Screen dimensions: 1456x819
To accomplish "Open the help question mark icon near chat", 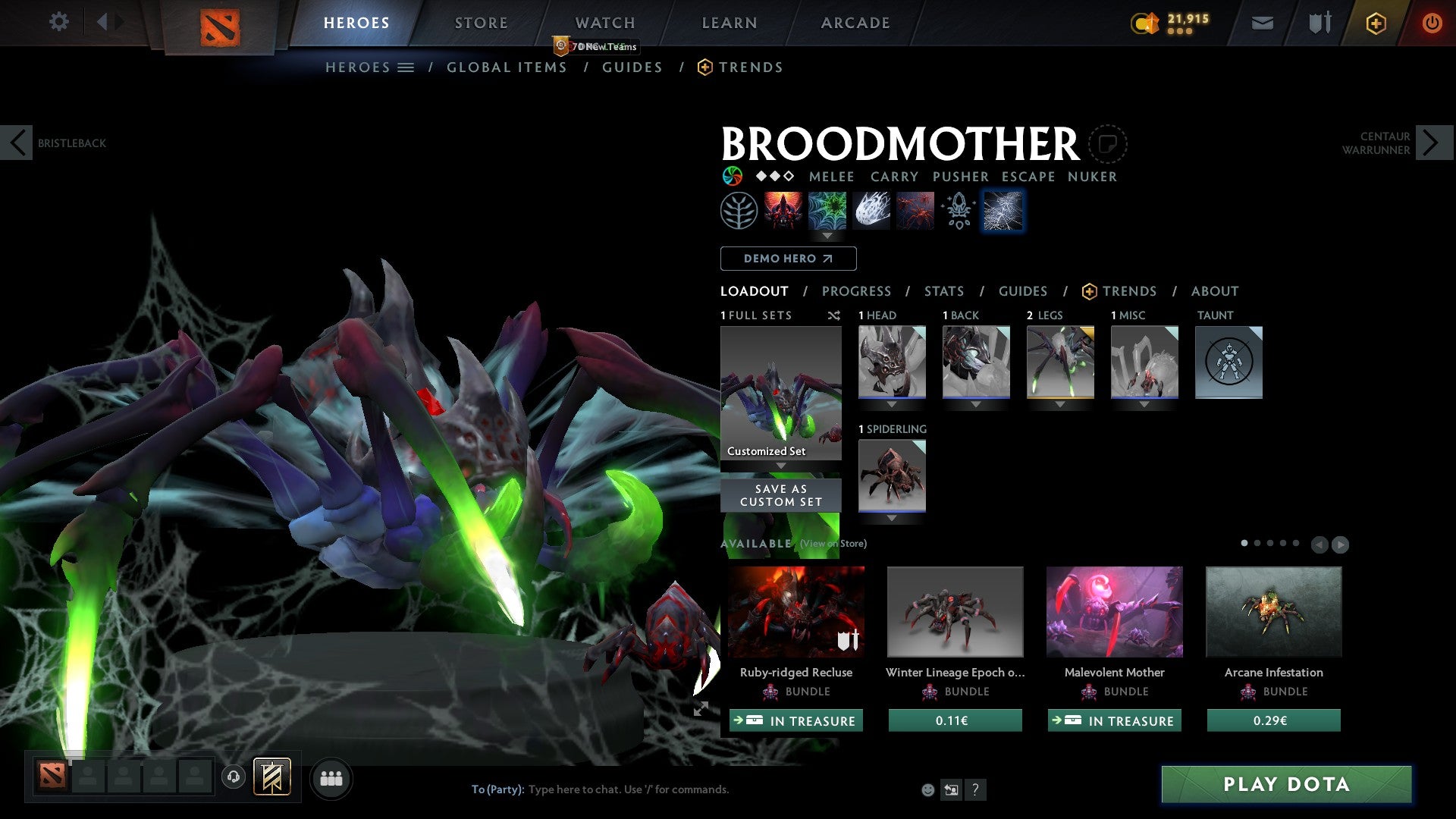I will click(975, 789).
